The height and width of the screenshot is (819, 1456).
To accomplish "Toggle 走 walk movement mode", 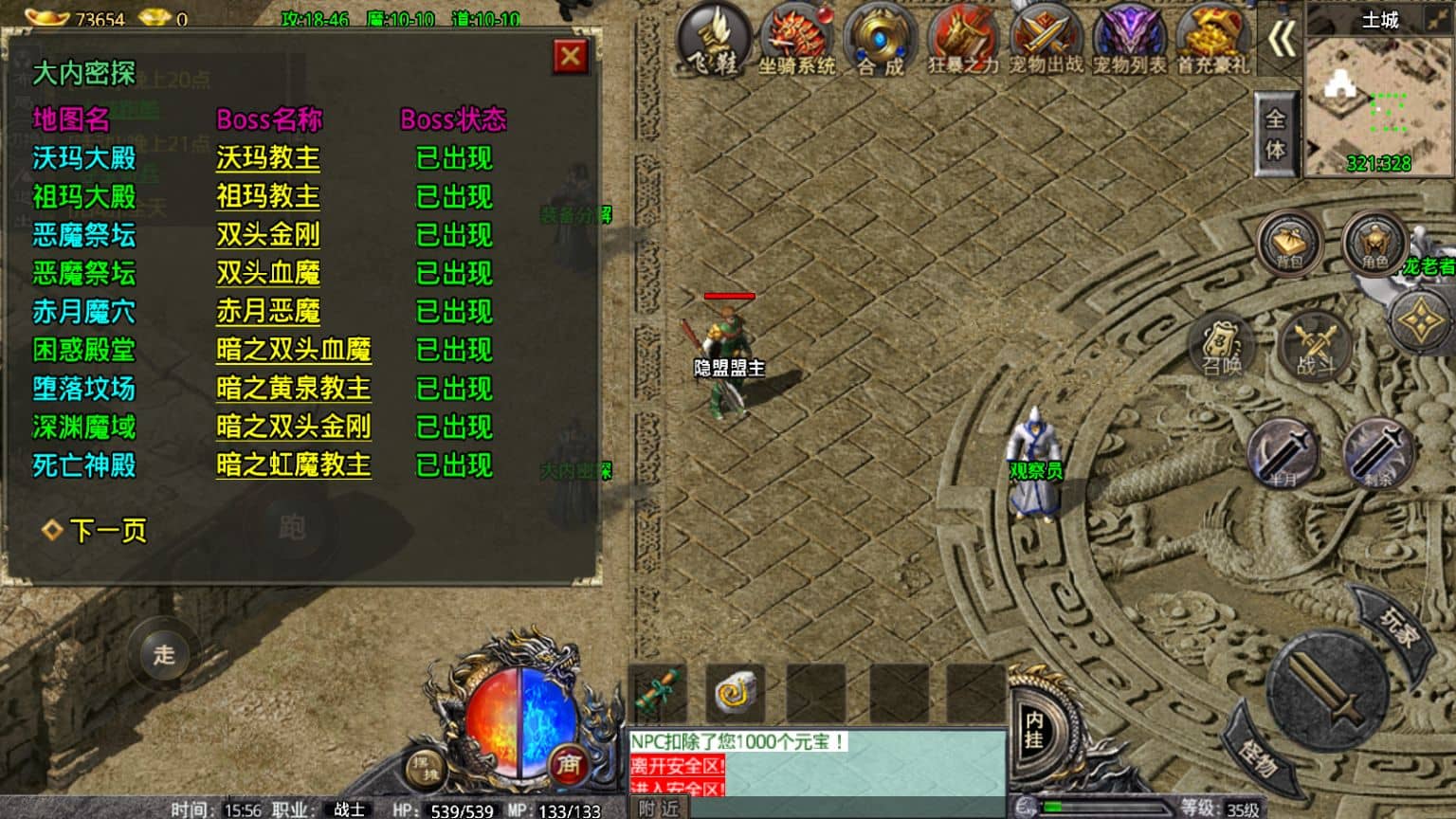I will (163, 654).
